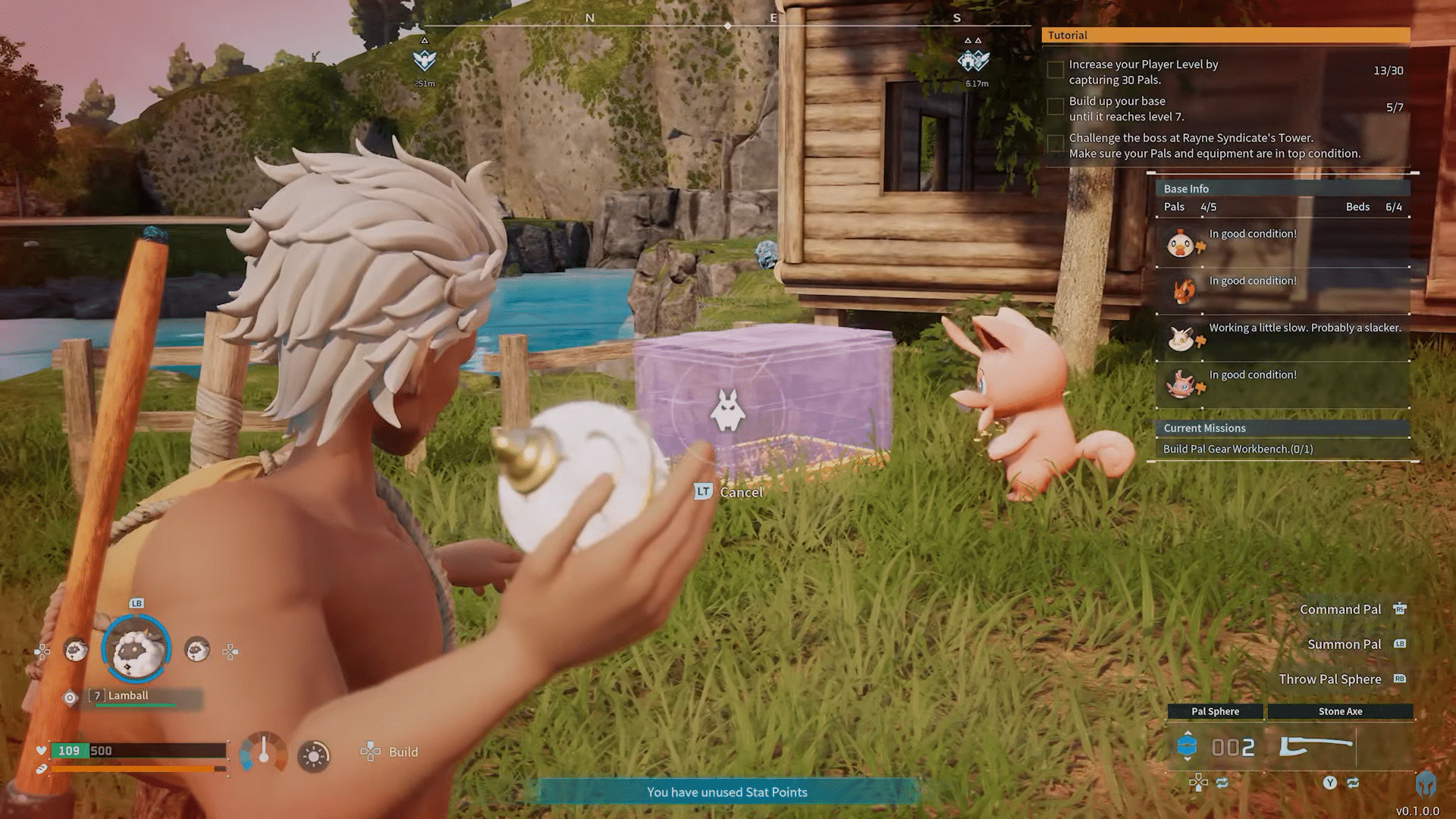Click the left compass base marker
Viewport: 1456px width, 819px height.
425,60
